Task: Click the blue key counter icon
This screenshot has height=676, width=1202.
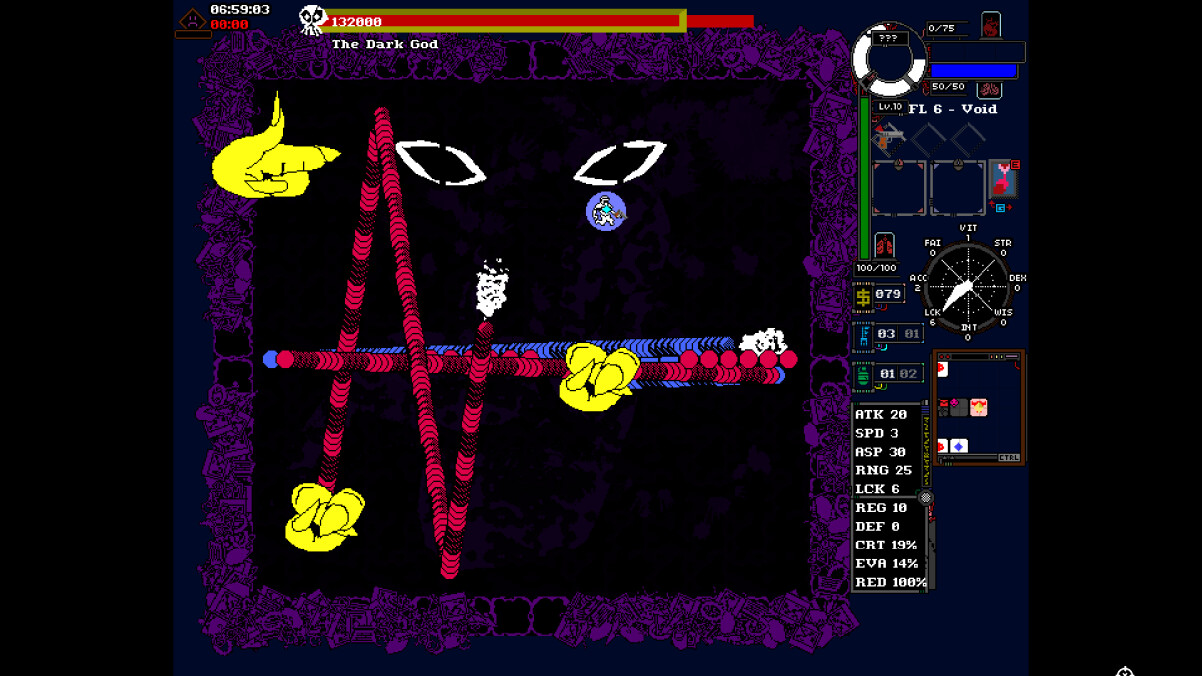Action: [863, 335]
